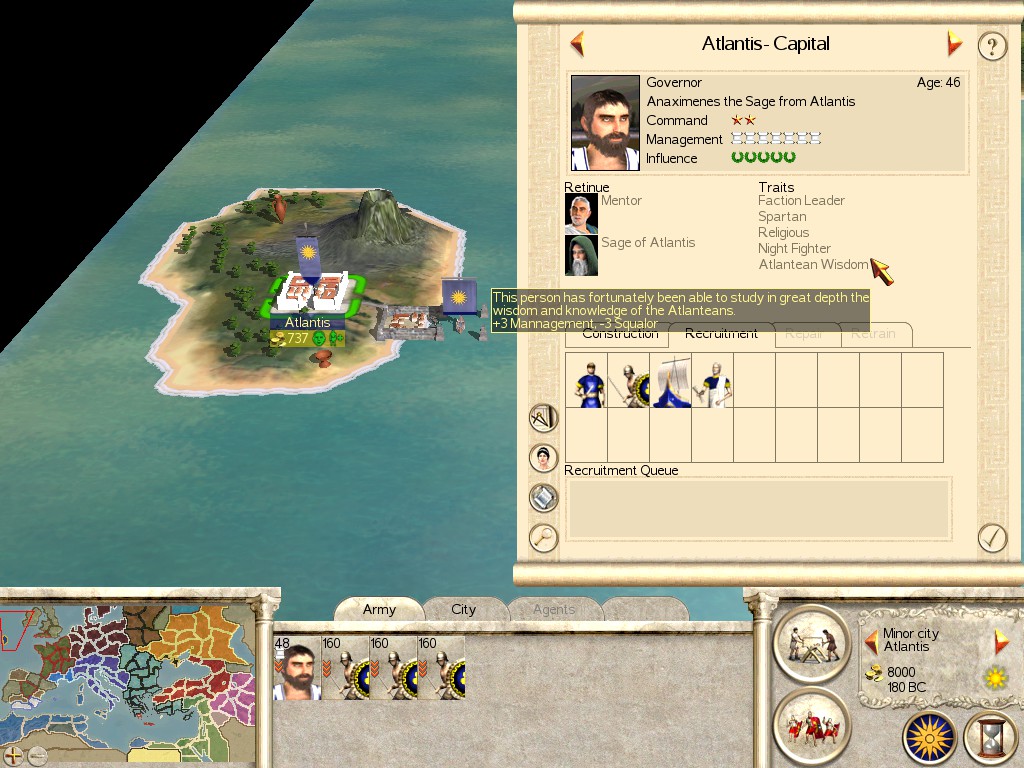
Task: Close the settlement scroll with the checkmark
Action: (x=991, y=538)
